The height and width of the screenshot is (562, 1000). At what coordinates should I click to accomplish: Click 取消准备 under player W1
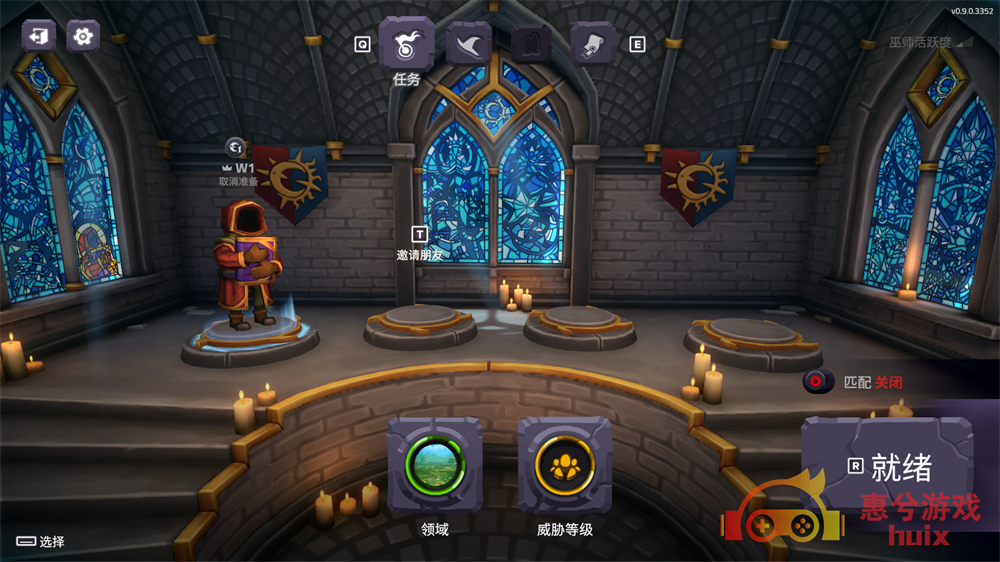[239, 181]
